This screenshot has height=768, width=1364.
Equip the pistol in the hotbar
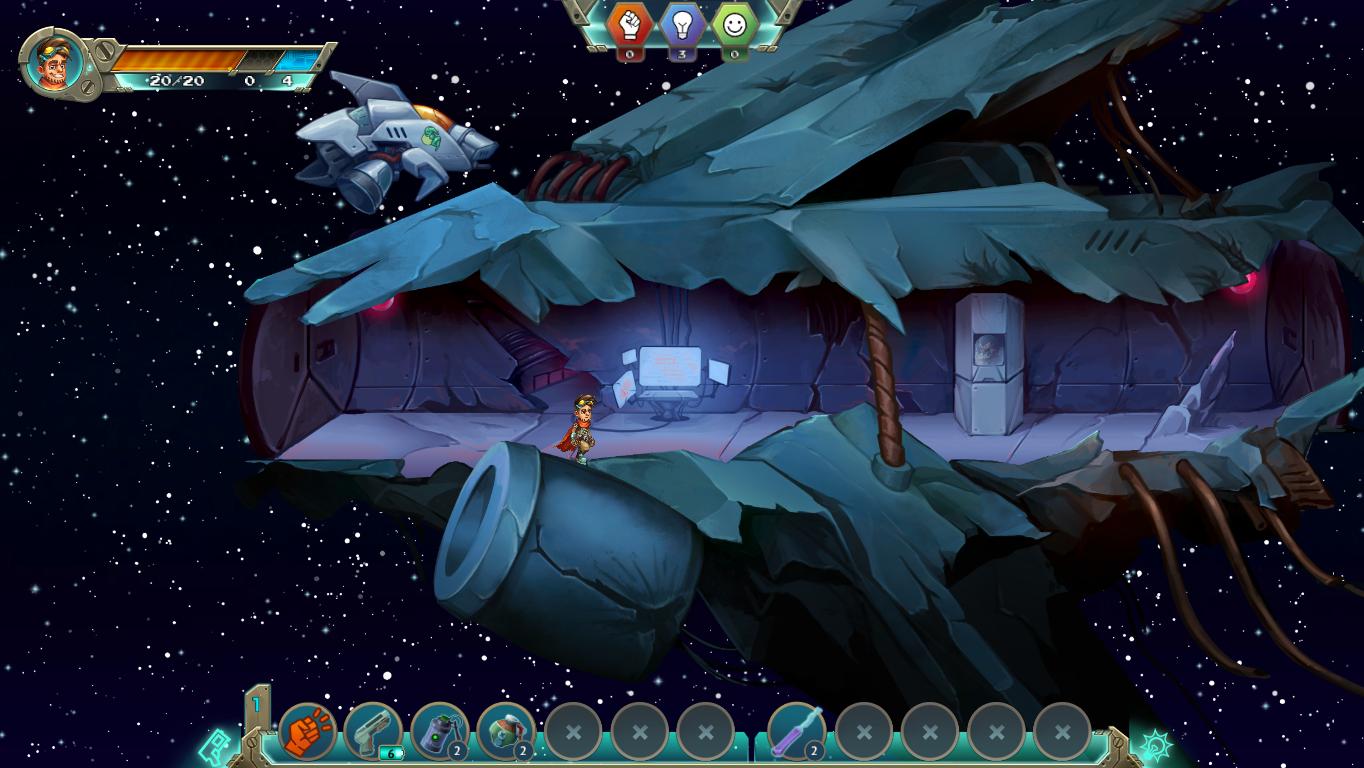click(x=373, y=732)
